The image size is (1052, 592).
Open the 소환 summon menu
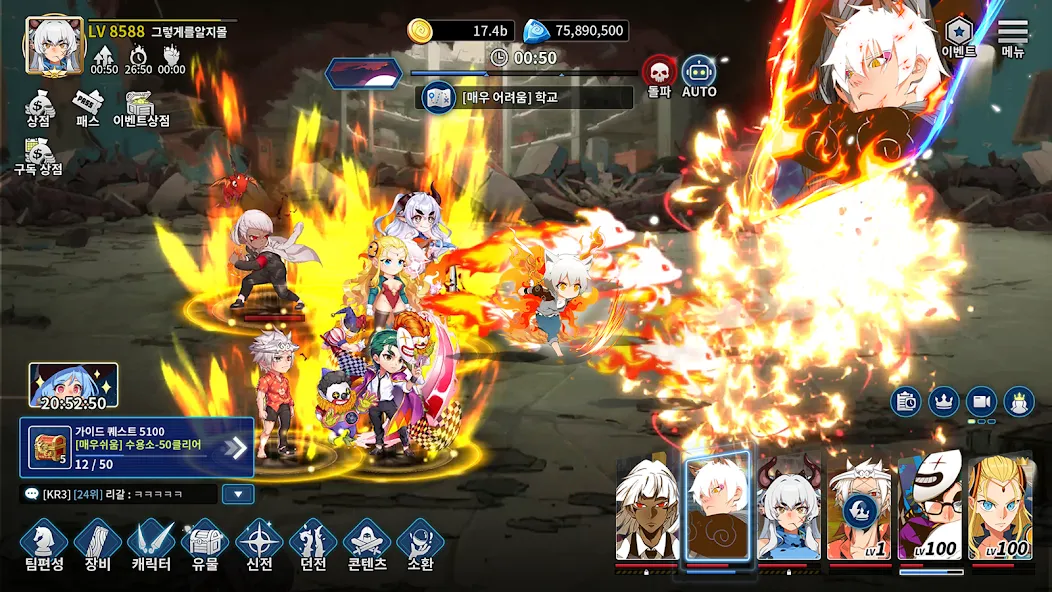coord(421,545)
